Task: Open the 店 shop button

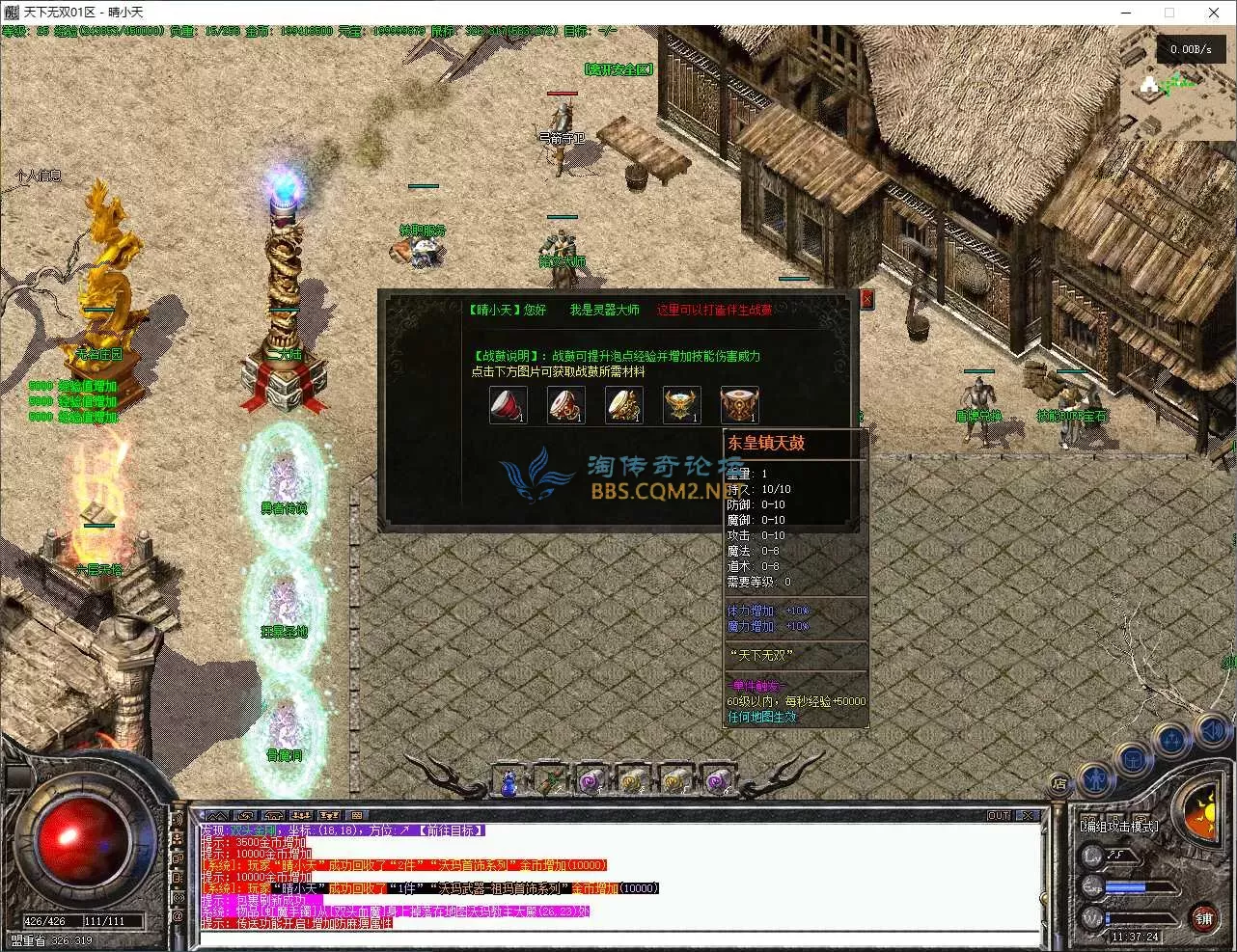Action: point(1059,784)
